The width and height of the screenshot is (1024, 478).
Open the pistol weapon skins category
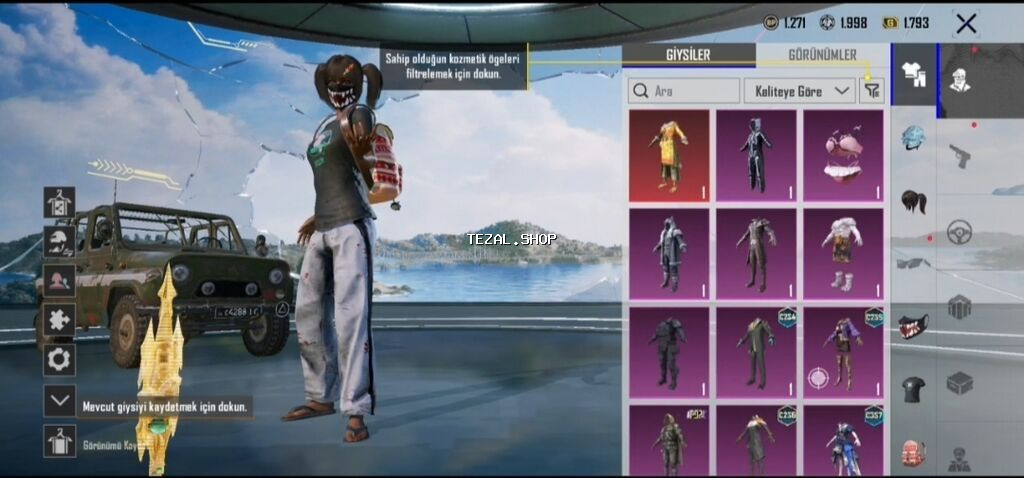point(960,156)
